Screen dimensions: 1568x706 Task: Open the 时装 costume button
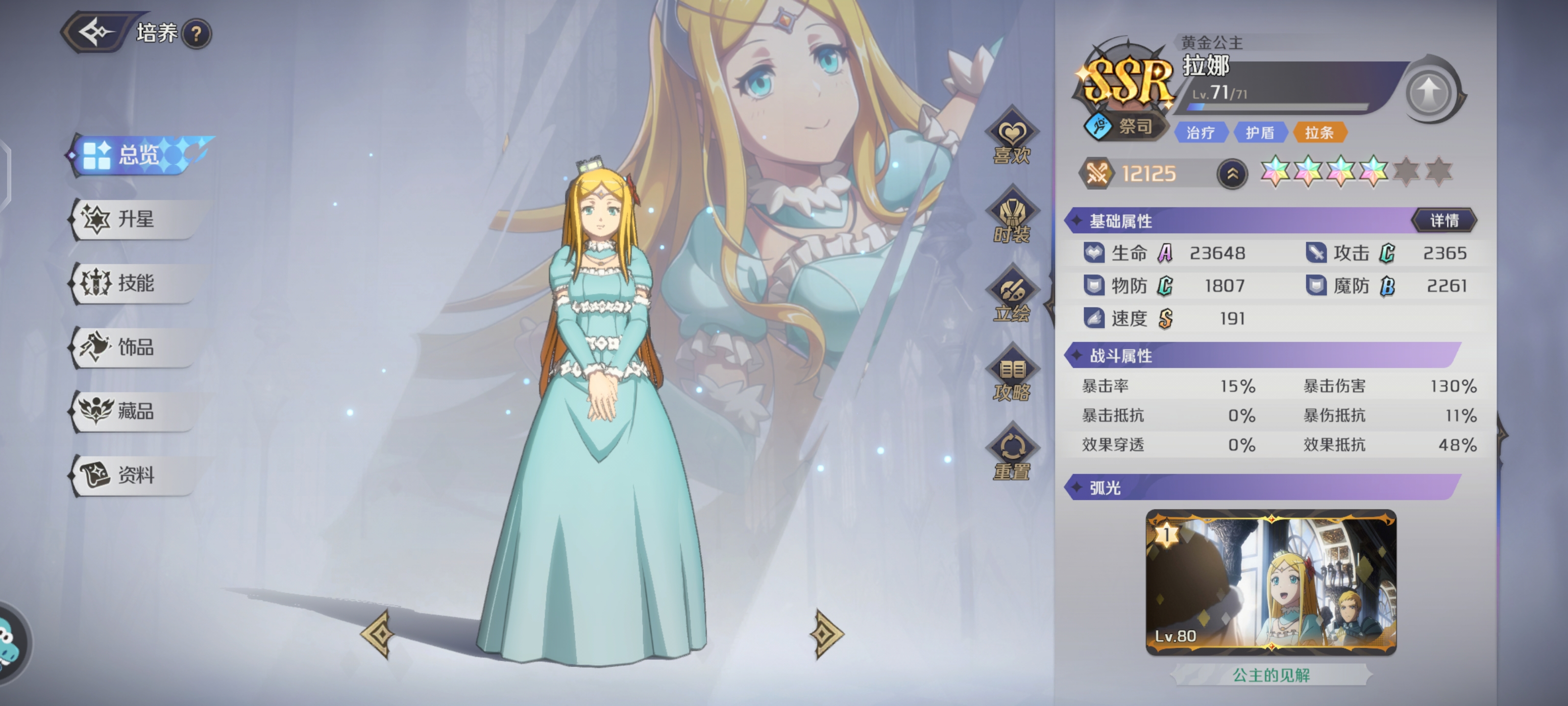coord(1012,218)
